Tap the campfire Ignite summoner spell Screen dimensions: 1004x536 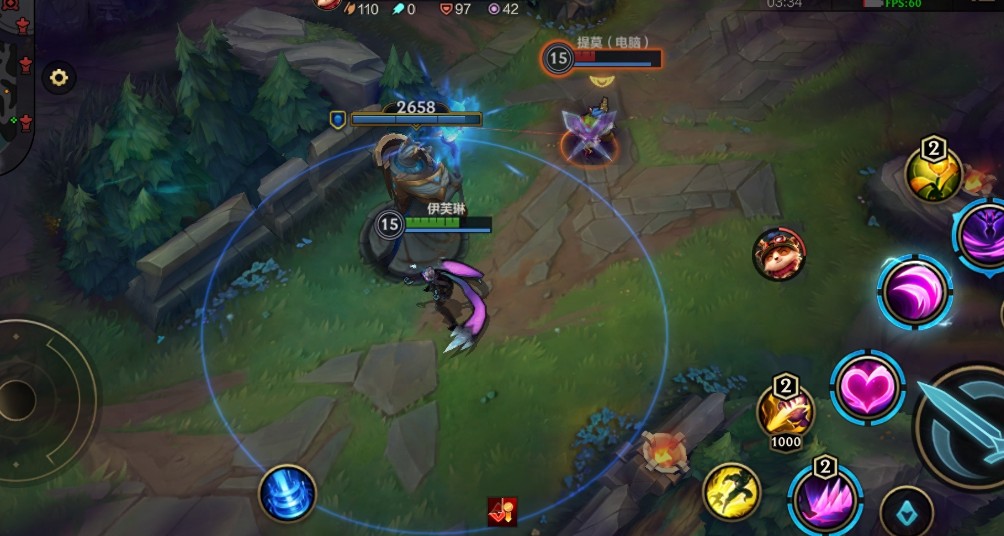pyautogui.click(x=664, y=453)
